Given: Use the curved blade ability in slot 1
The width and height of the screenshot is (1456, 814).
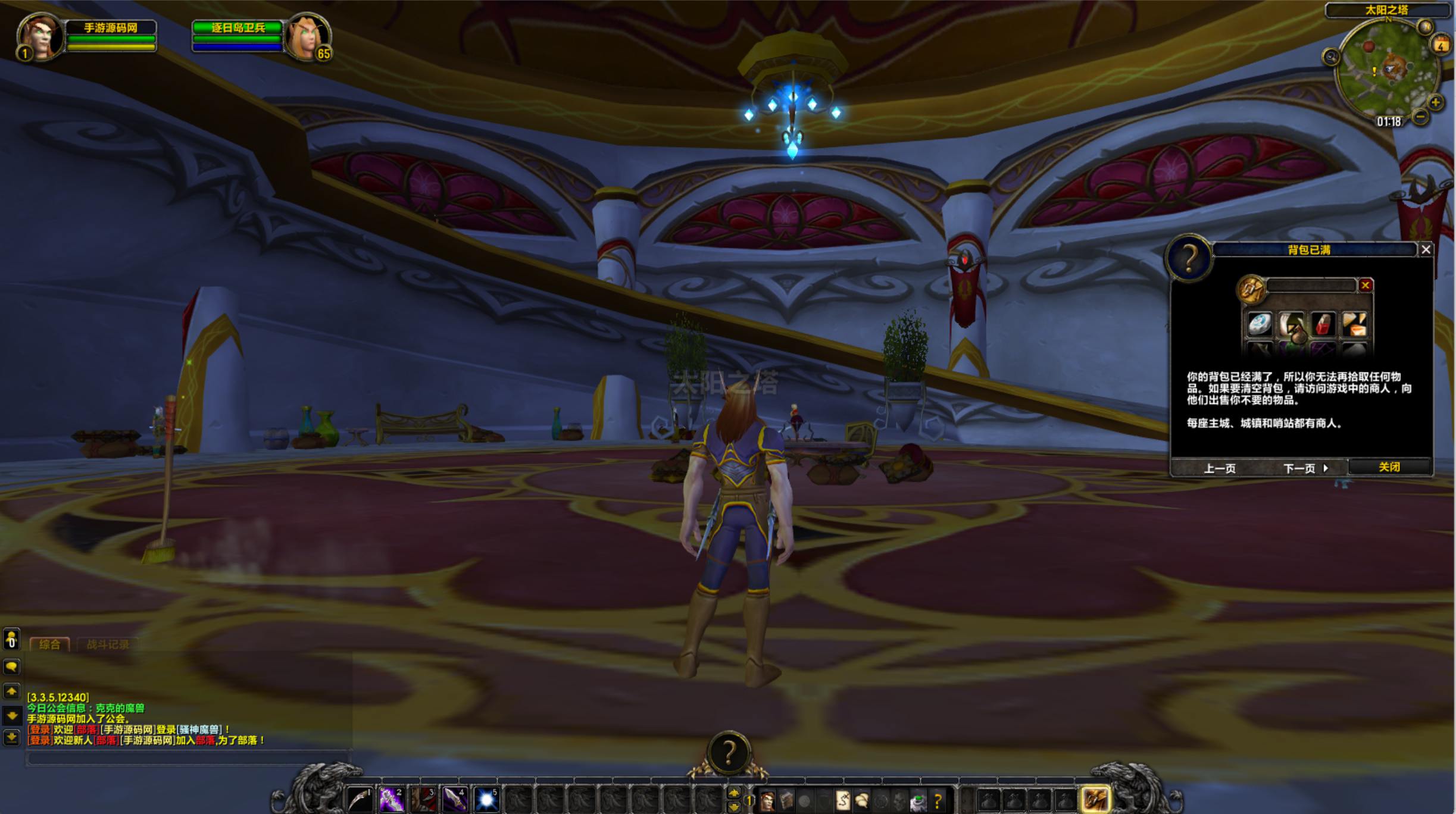Looking at the screenshot, I should pyautogui.click(x=360, y=800).
